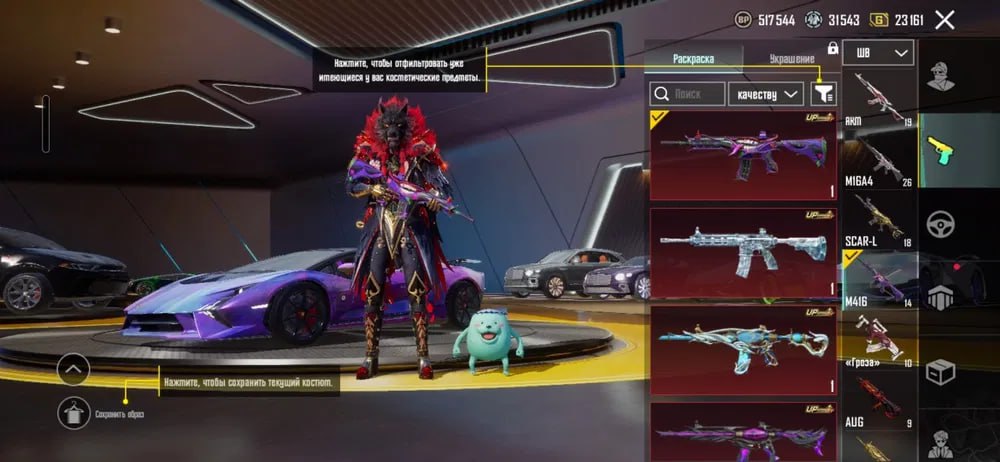Toggle the owned-items filter funnel button
The height and width of the screenshot is (462, 1000).
click(x=824, y=94)
